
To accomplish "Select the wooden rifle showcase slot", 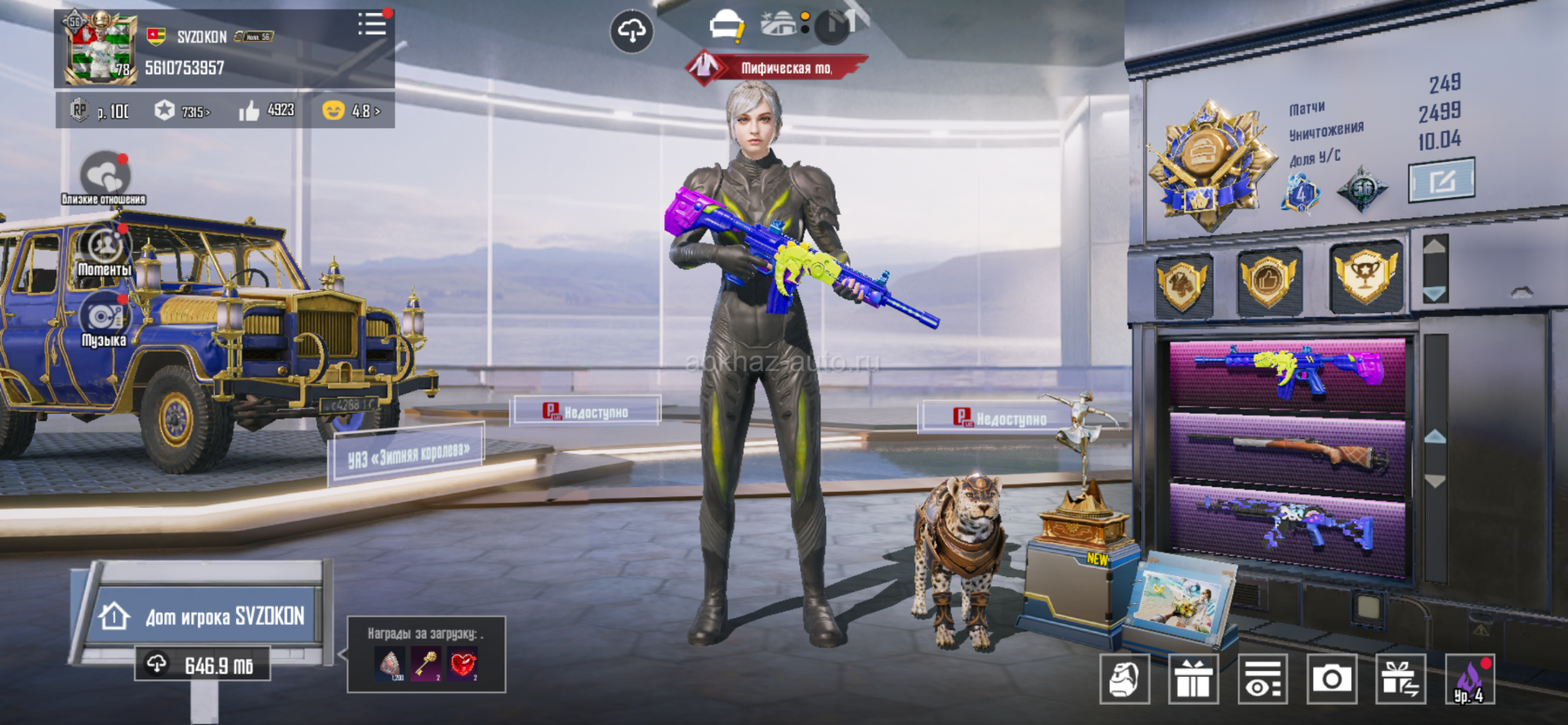I will pyautogui.click(x=1288, y=453).
